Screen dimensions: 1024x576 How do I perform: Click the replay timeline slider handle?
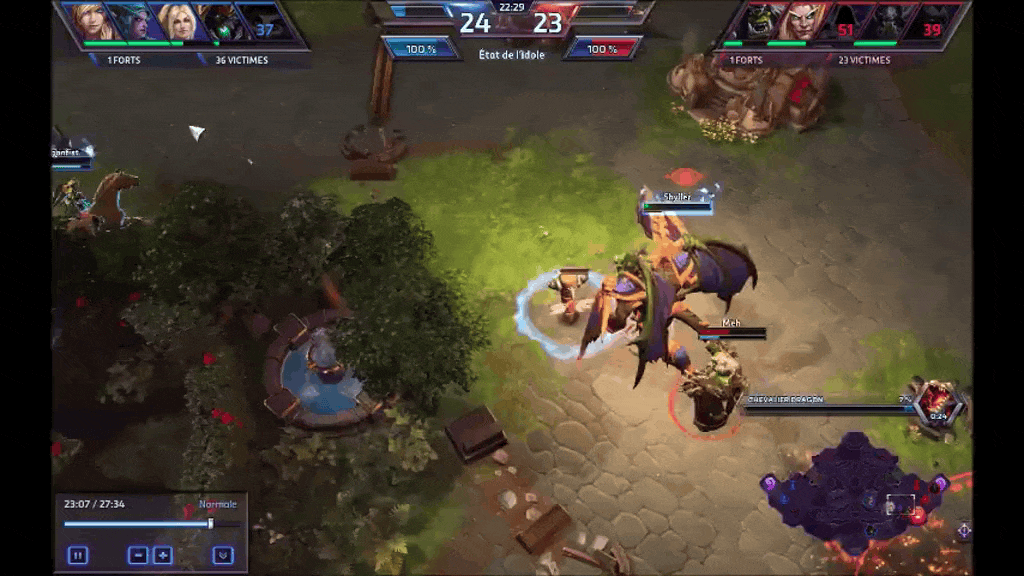[210, 523]
